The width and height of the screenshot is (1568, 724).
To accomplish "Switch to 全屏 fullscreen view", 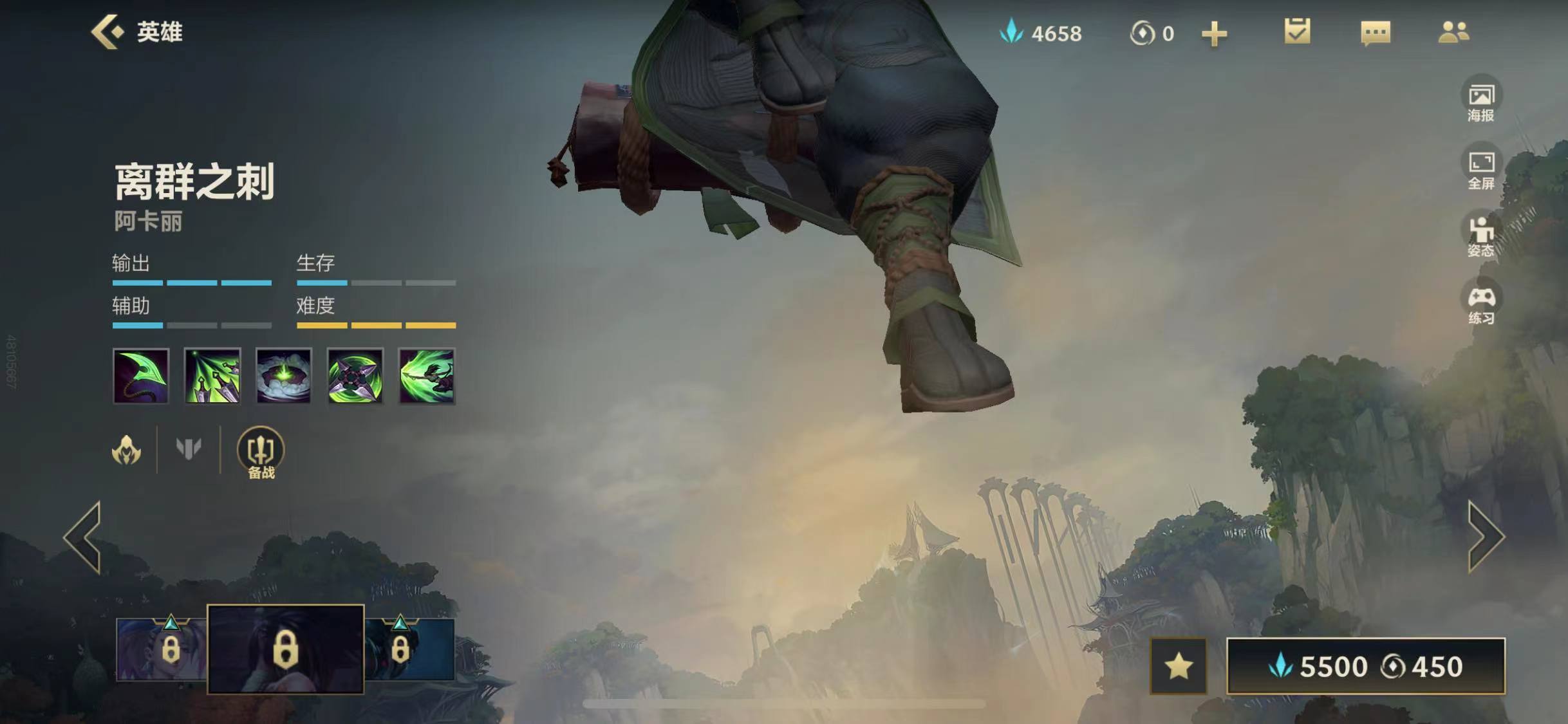I will click(1481, 169).
